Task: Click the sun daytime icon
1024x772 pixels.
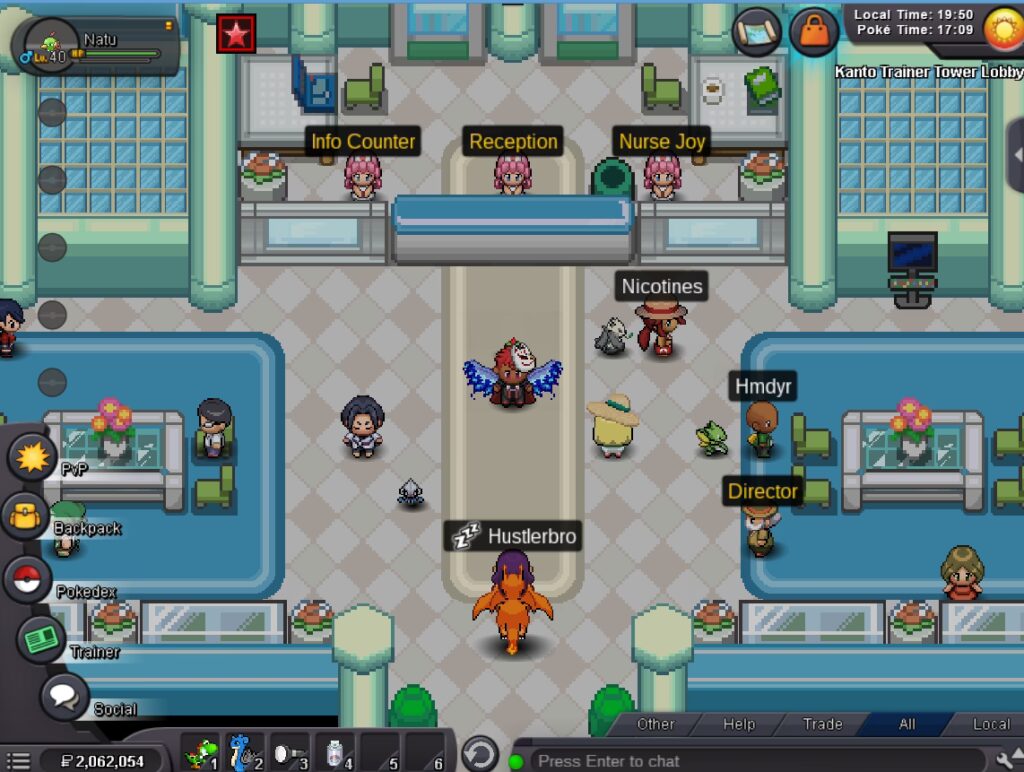Action: [x=1001, y=26]
